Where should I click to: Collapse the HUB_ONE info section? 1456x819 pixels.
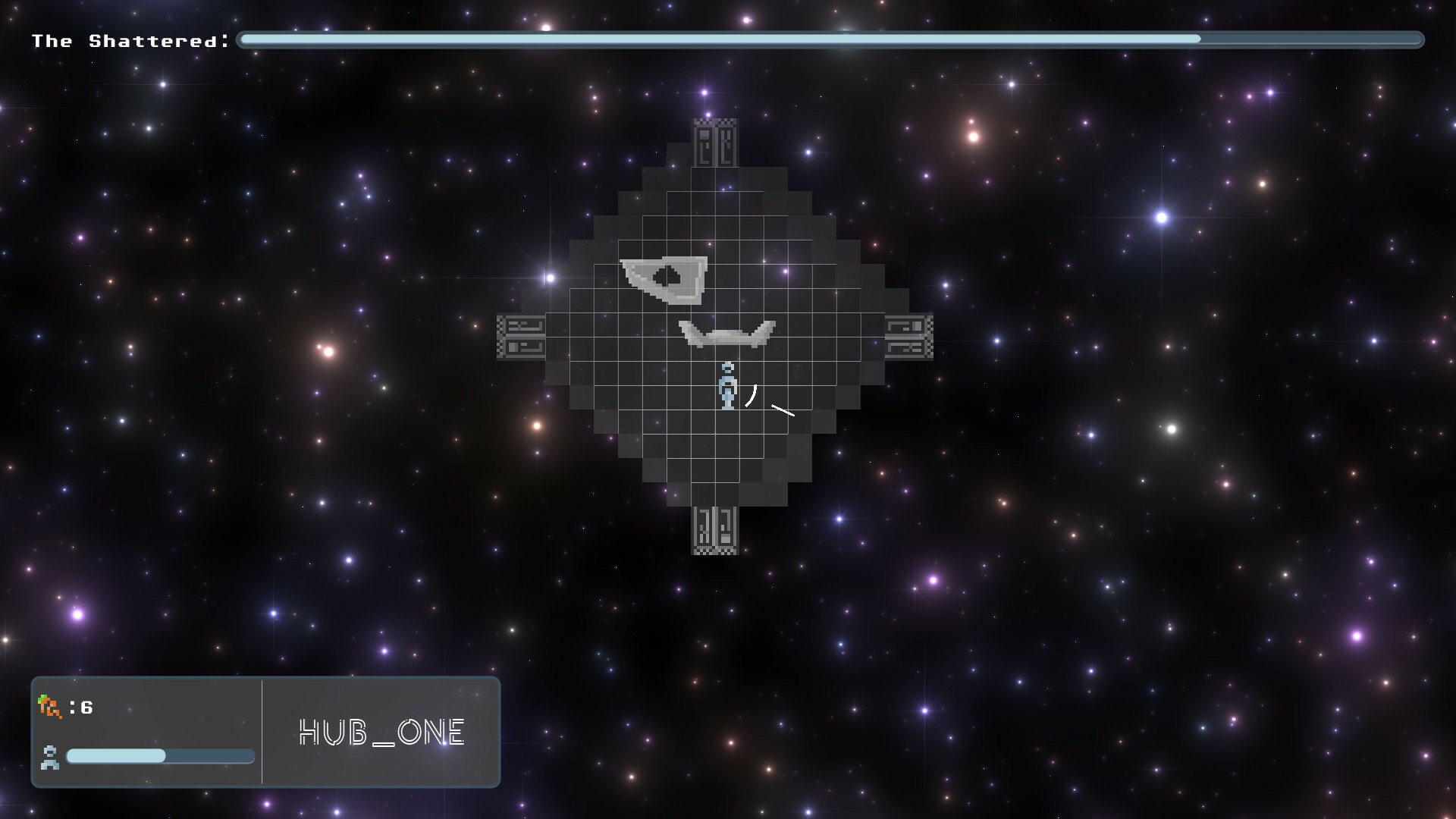tap(381, 732)
